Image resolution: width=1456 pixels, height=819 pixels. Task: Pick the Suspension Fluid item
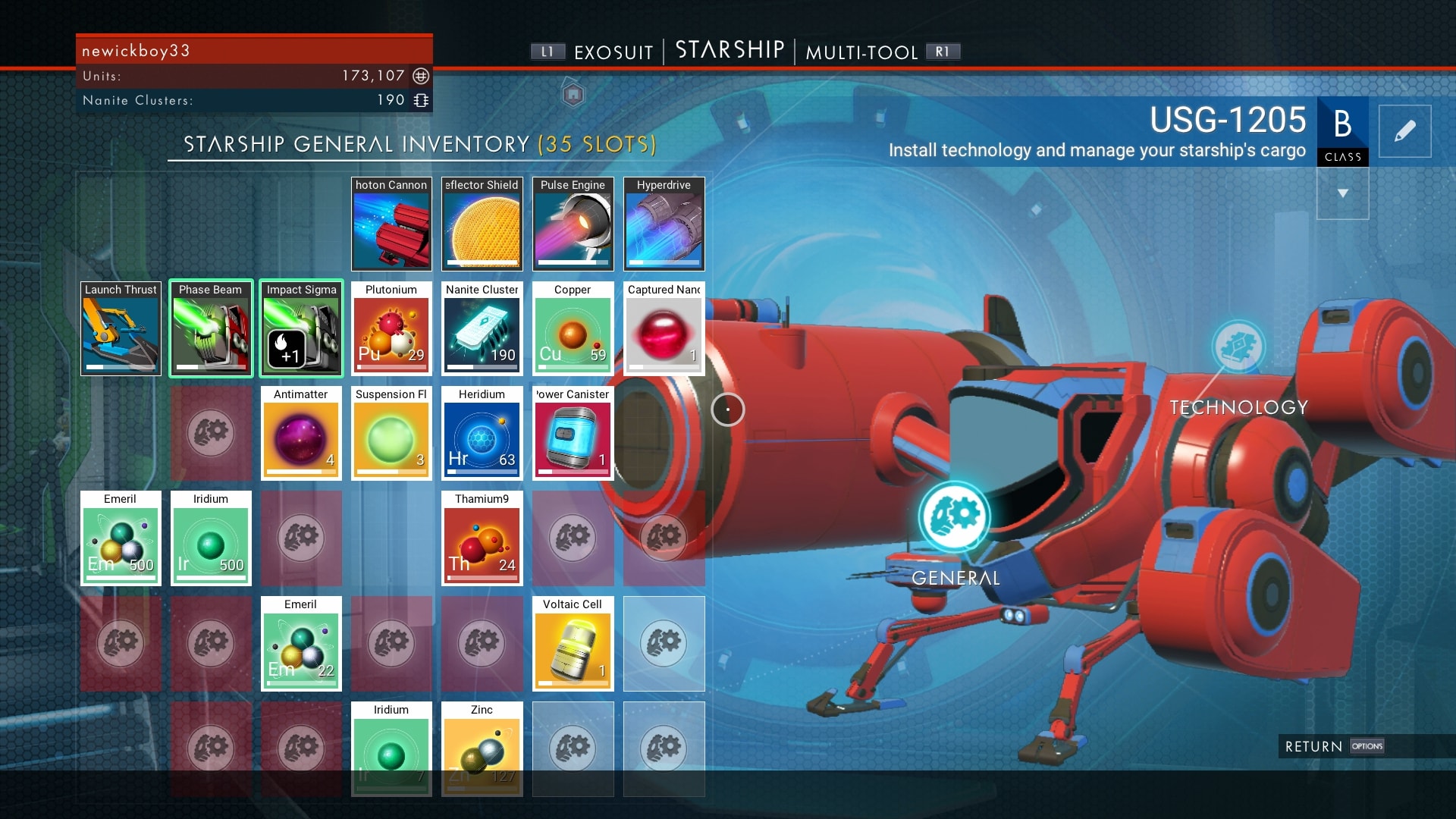click(391, 434)
